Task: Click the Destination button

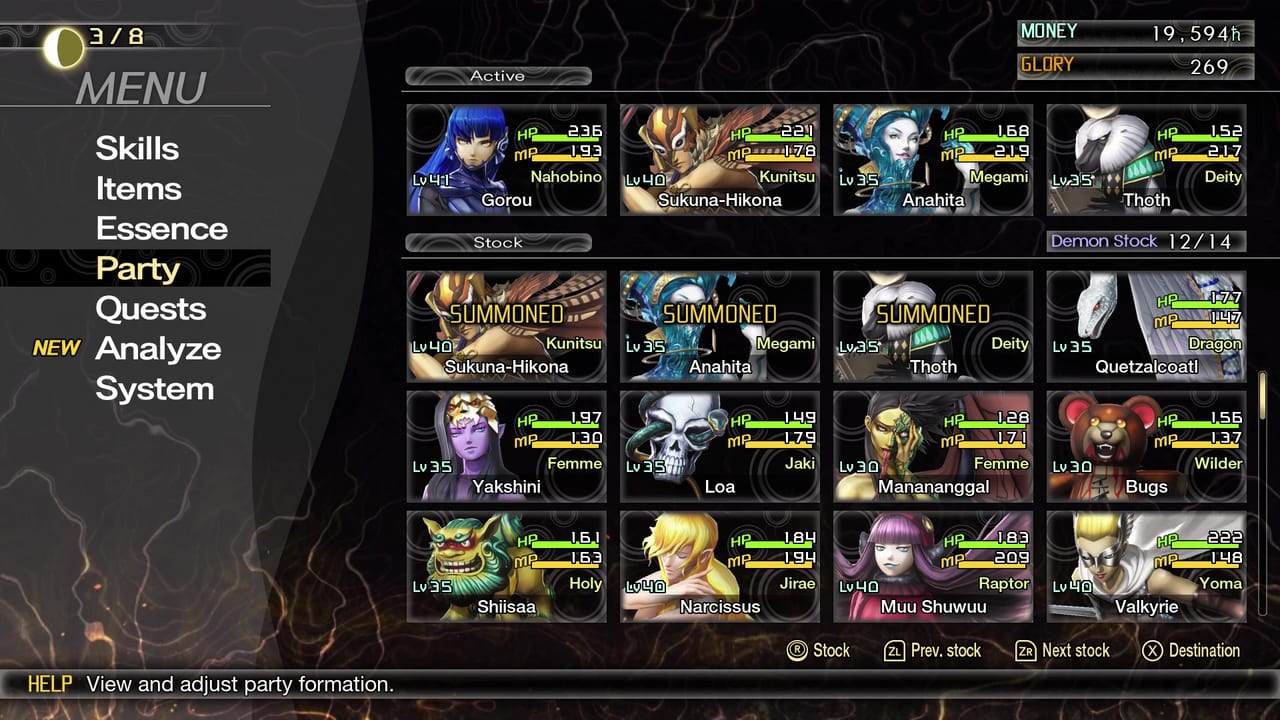Action: [x=1191, y=650]
